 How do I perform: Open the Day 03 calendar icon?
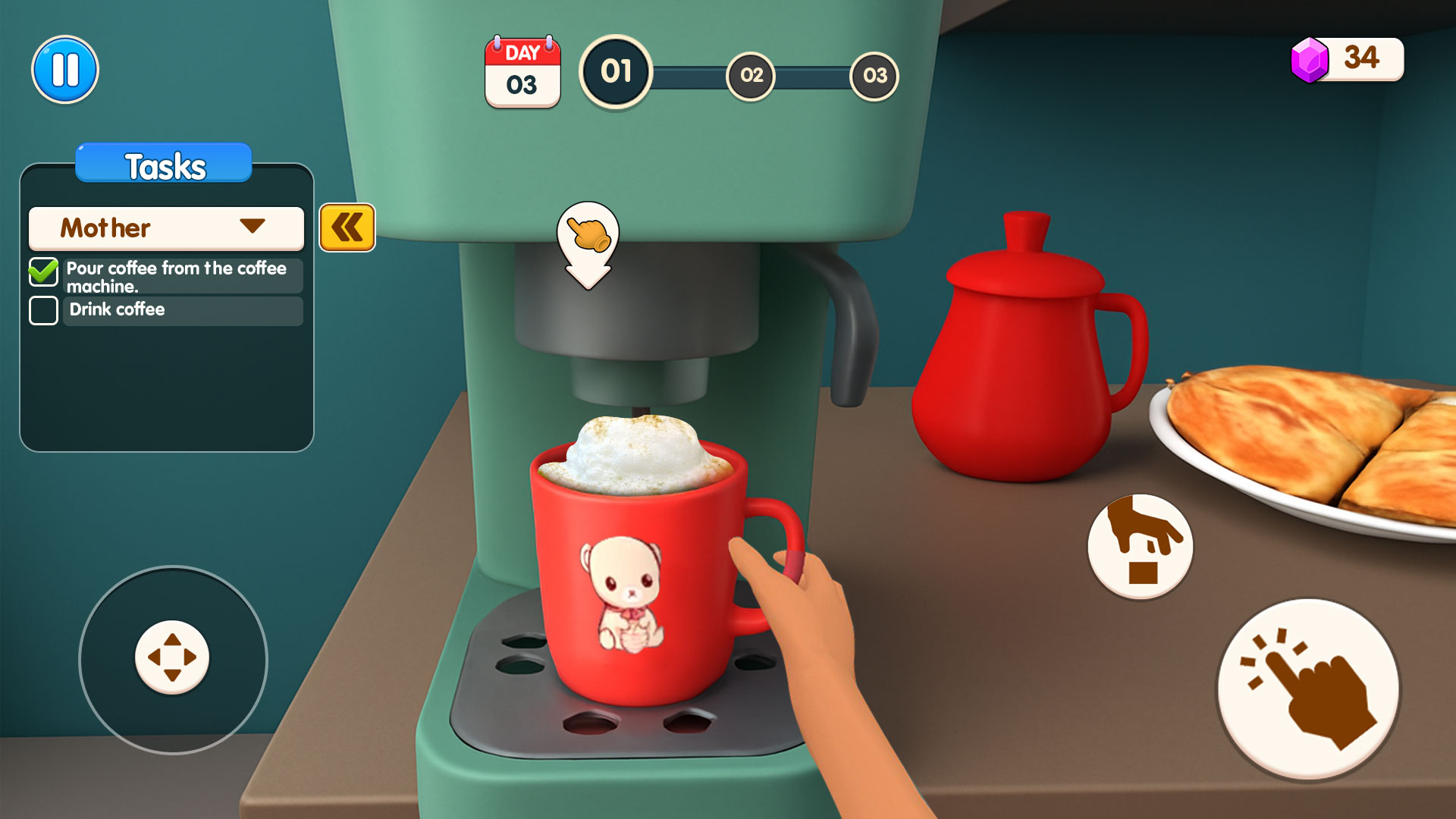(x=522, y=71)
